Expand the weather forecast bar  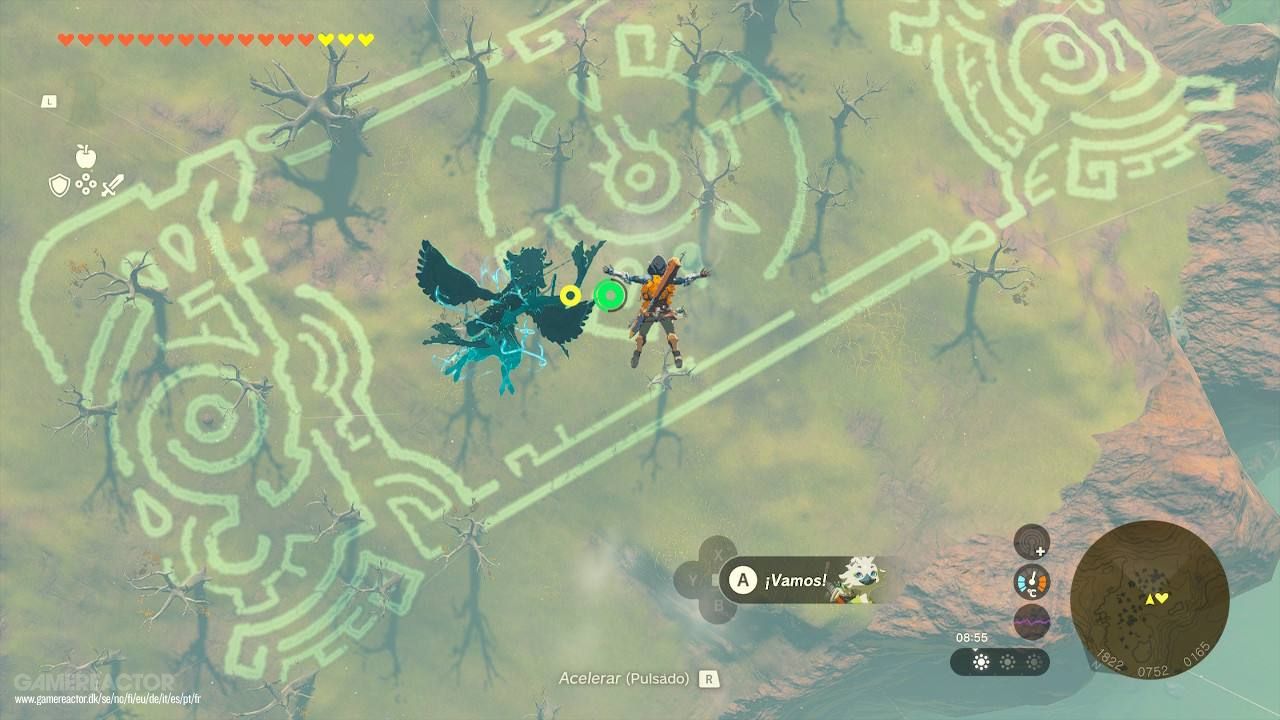[1000, 662]
